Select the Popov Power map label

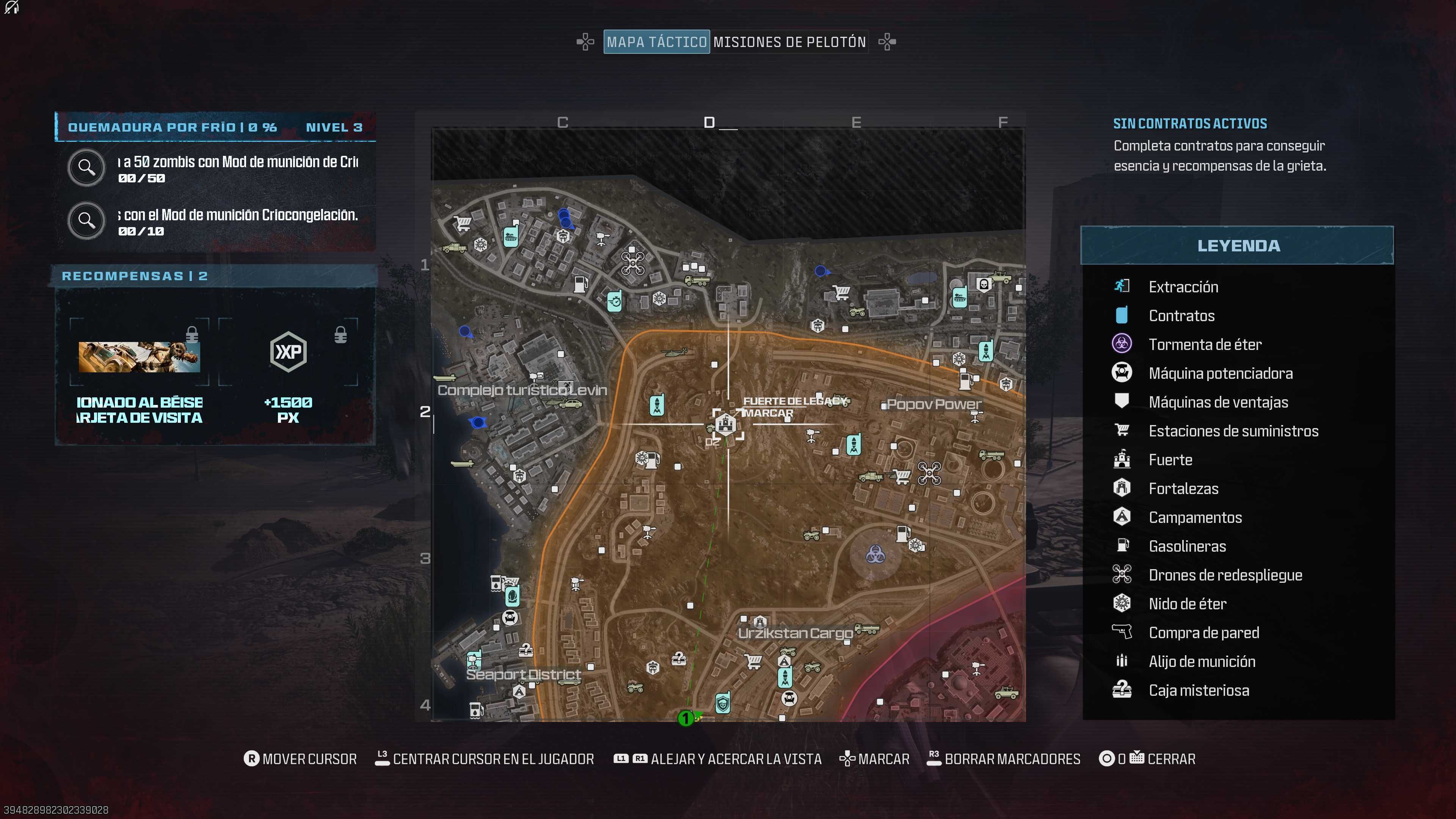click(933, 404)
